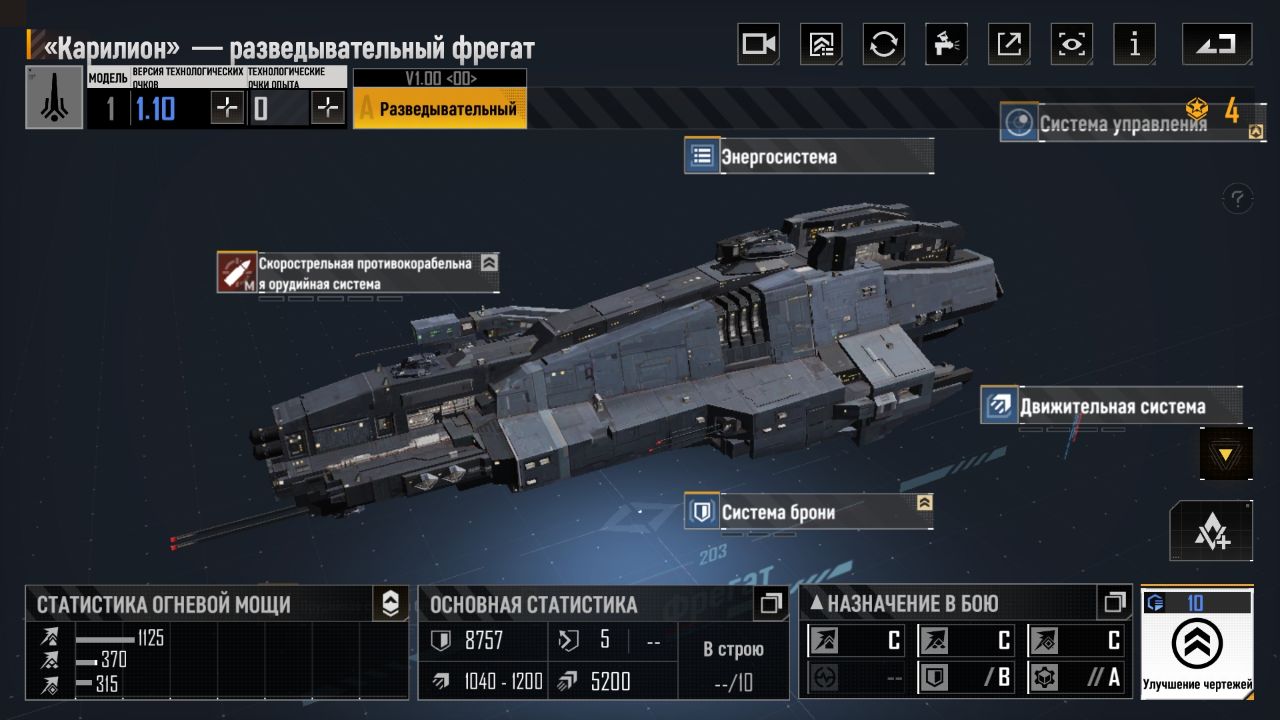
Task: Click the rotate/refresh arrows icon
Action: [x=884, y=44]
